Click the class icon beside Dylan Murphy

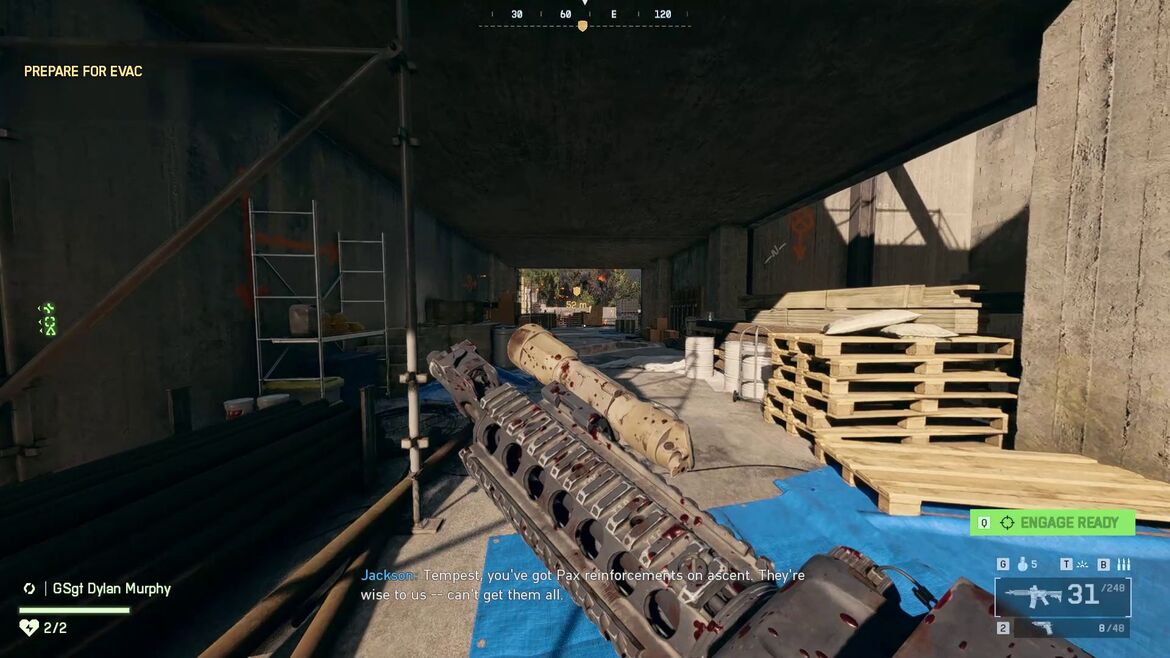[30, 589]
